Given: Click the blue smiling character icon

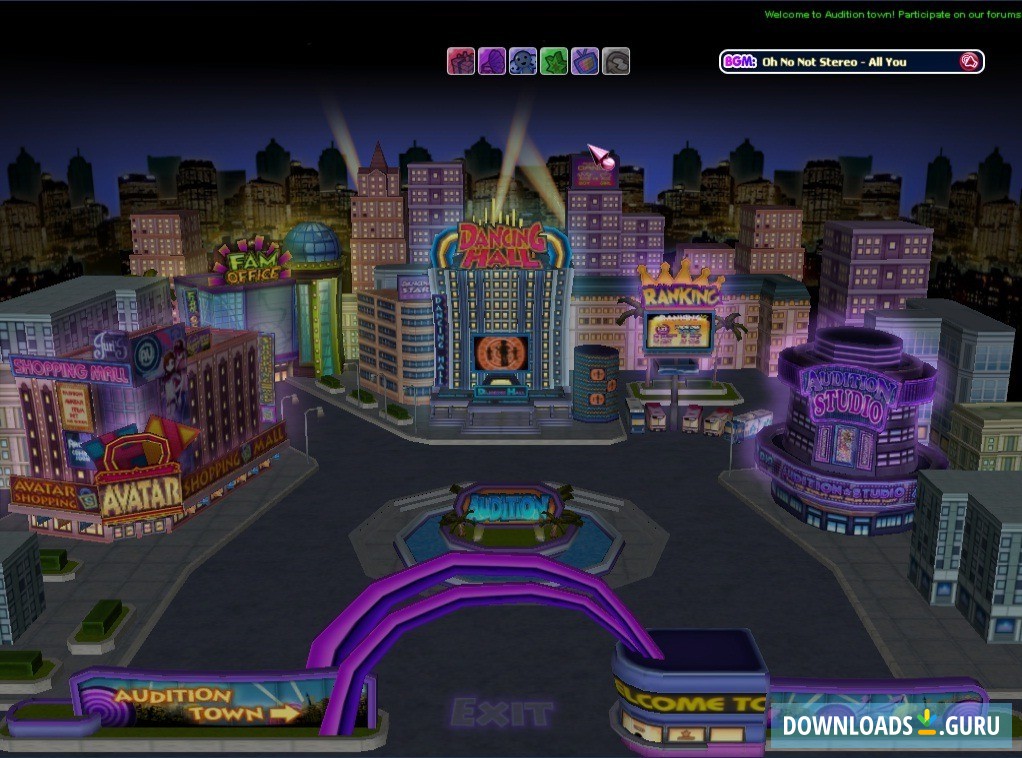Looking at the screenshot, I should tap(523, 62).
